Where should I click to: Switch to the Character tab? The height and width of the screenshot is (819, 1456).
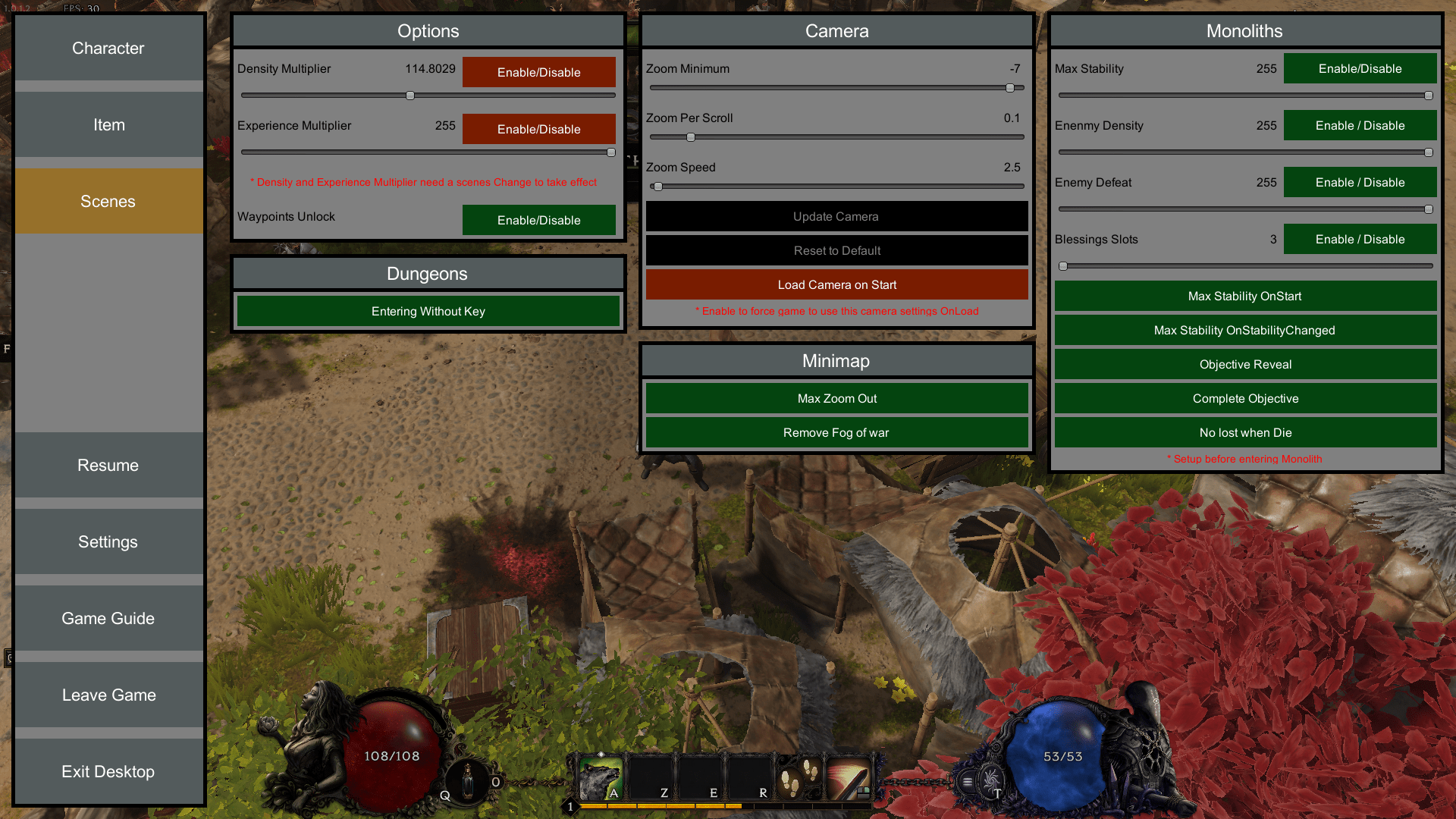click(x=108, y=48)
